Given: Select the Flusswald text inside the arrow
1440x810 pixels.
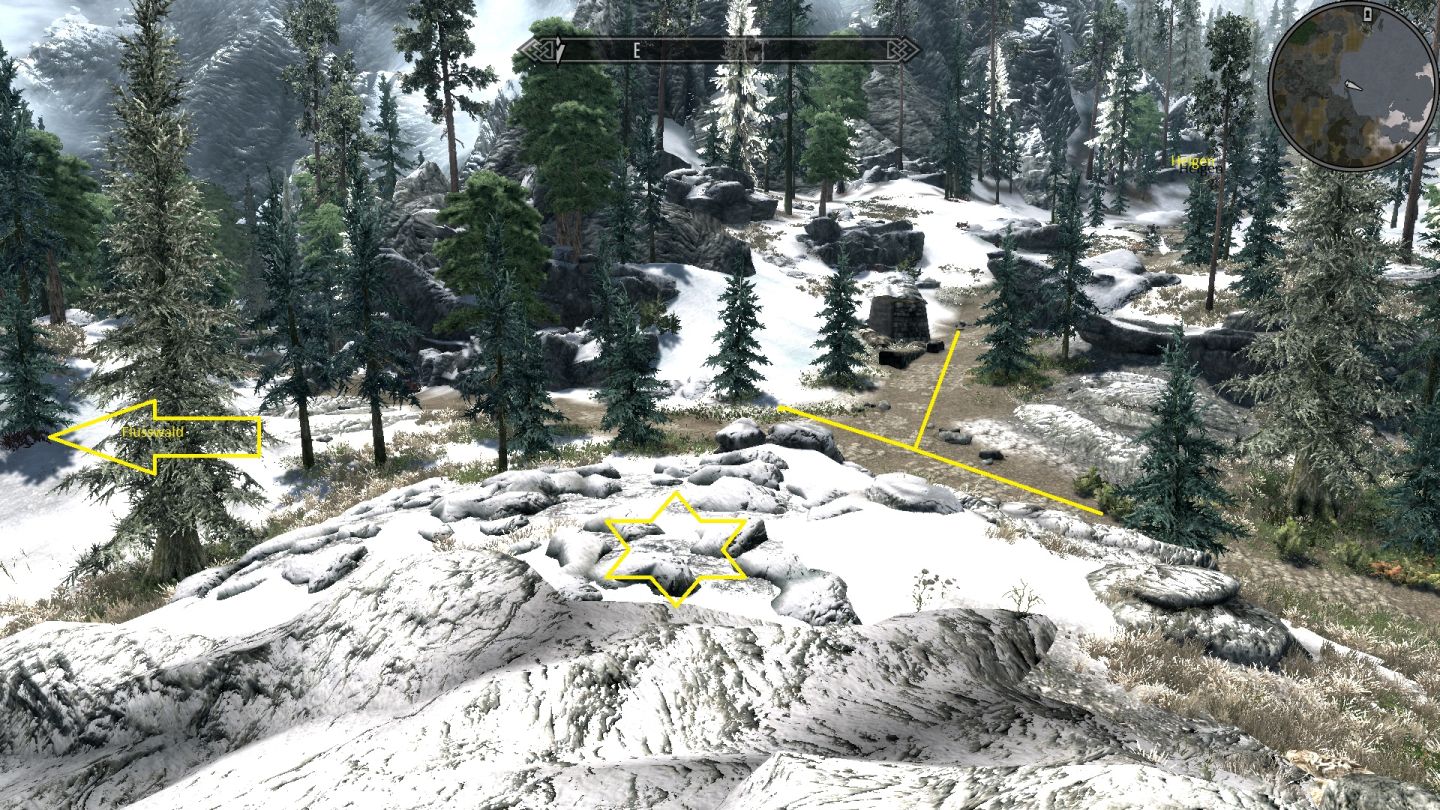Looking at the screenshot, I should pyautogui.click(x=155, y=434).
